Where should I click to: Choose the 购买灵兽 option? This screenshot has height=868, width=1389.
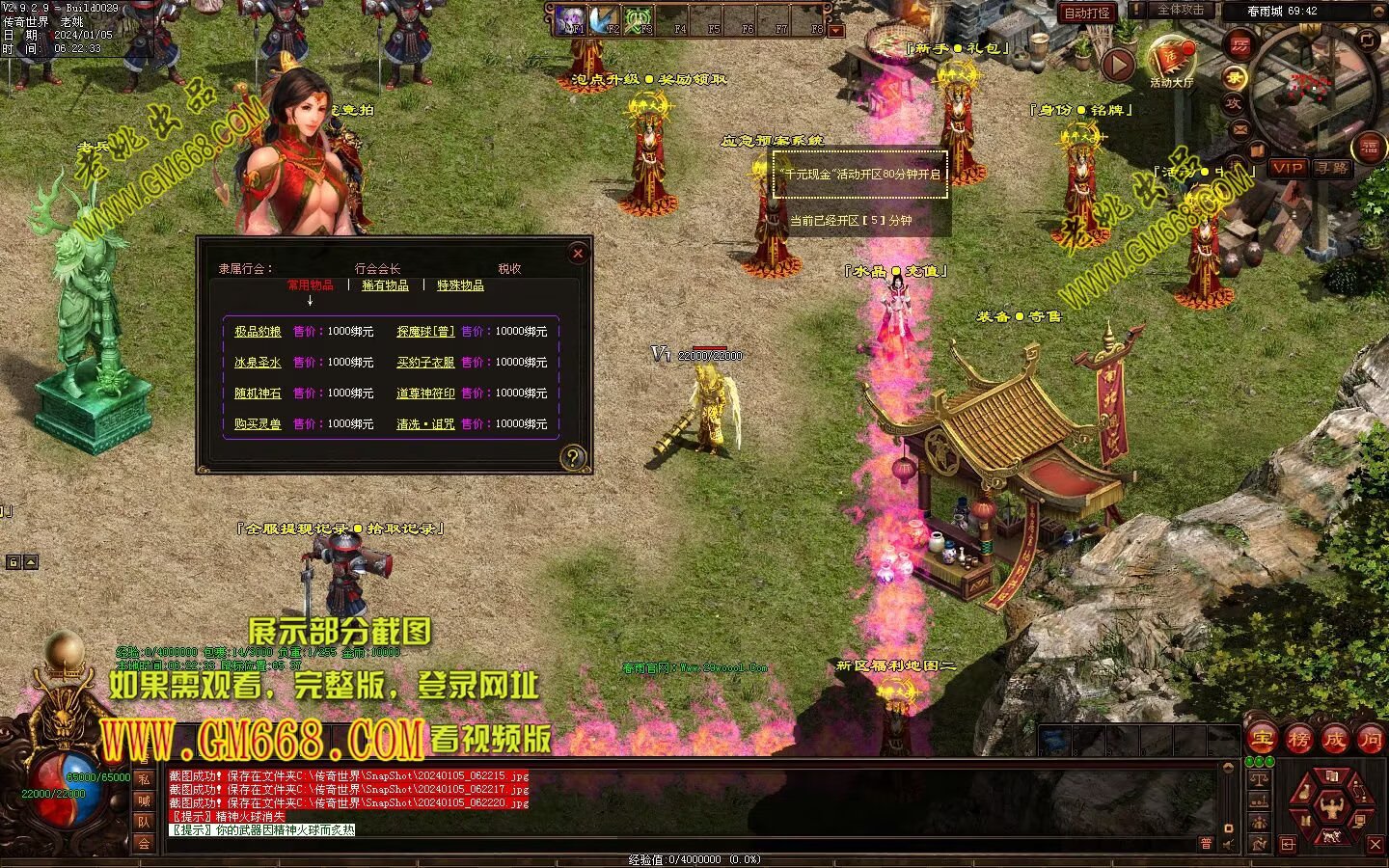coord(258,424)
